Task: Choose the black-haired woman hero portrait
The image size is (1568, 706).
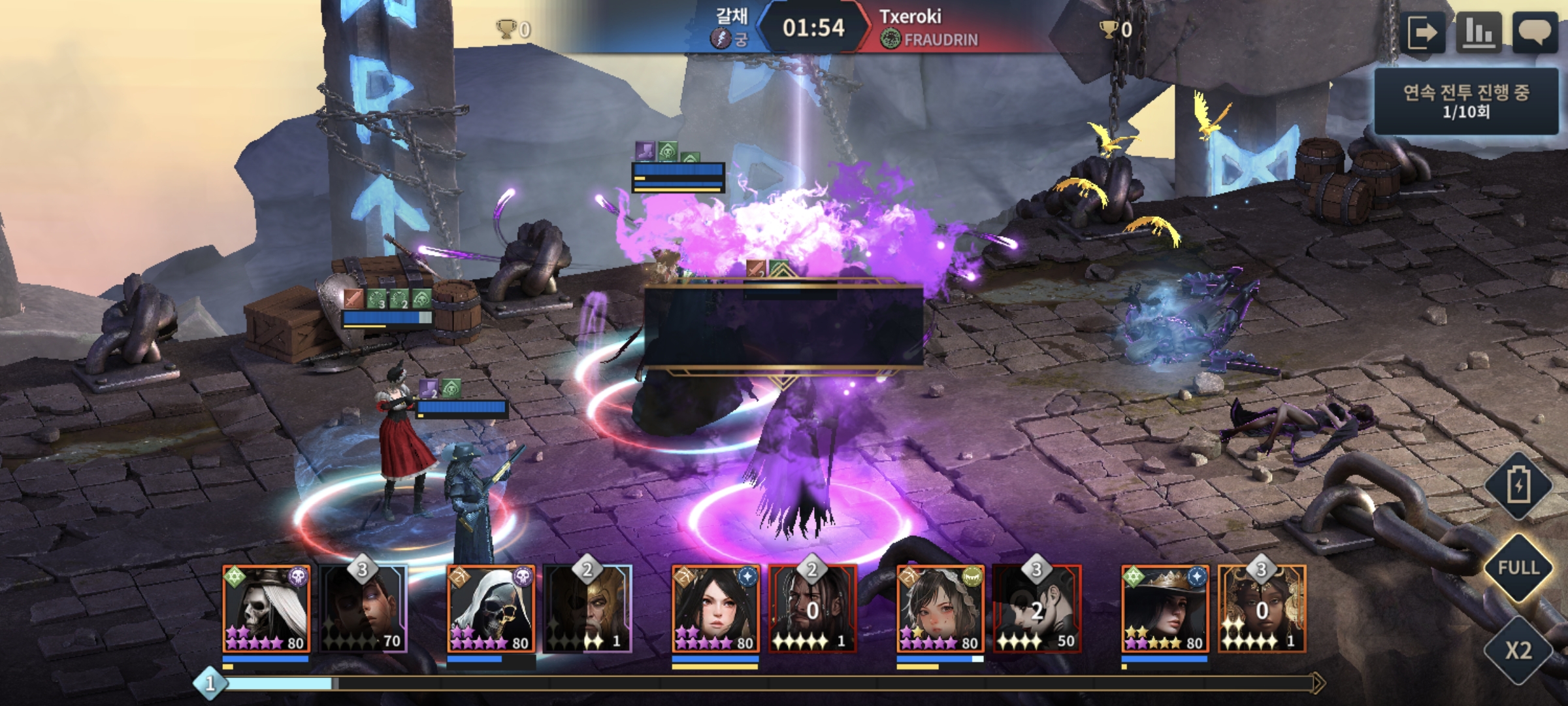Action: click(x=716, y=609)
